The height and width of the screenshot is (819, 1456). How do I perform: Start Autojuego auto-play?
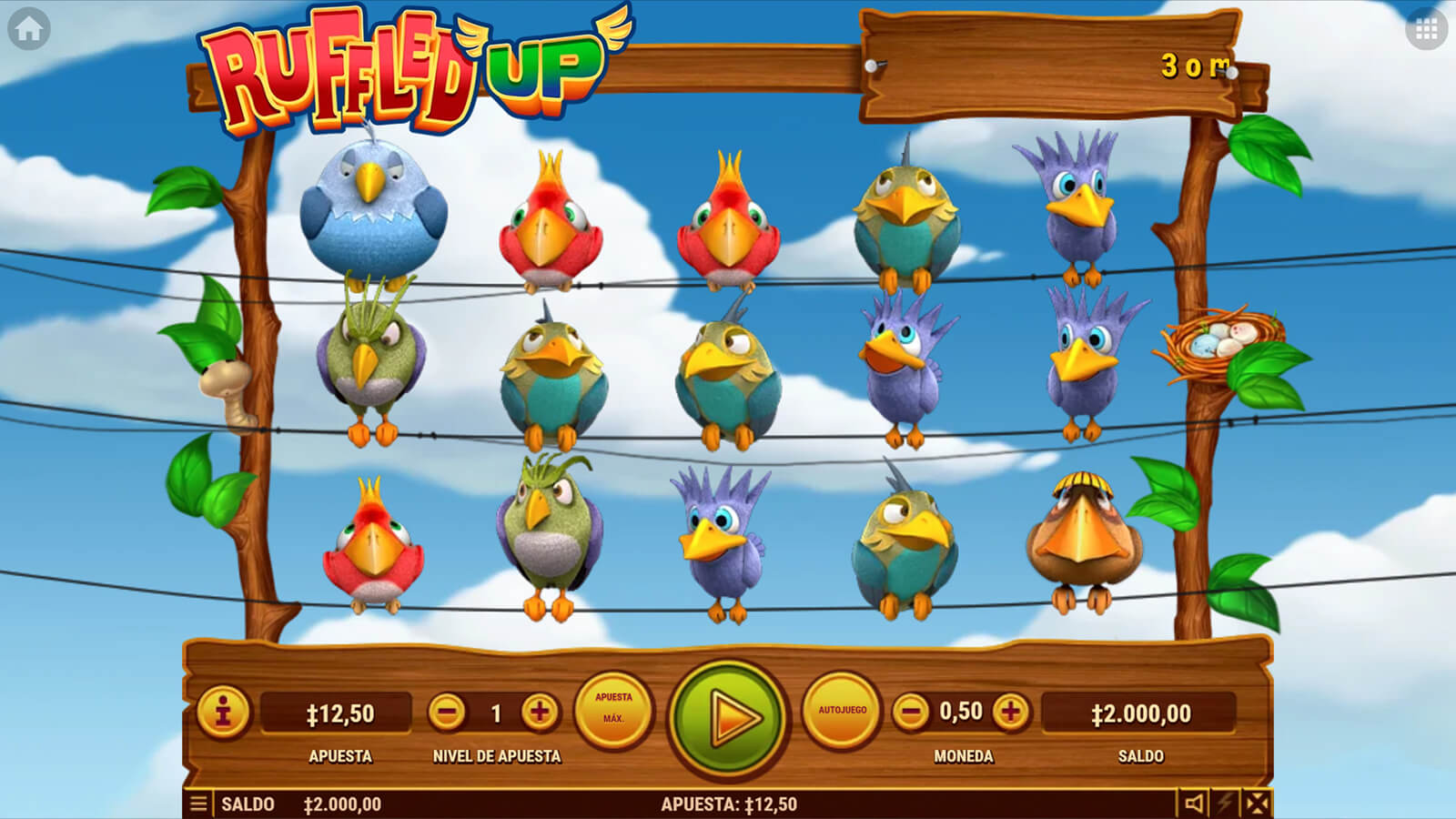(x=842, y=710)
